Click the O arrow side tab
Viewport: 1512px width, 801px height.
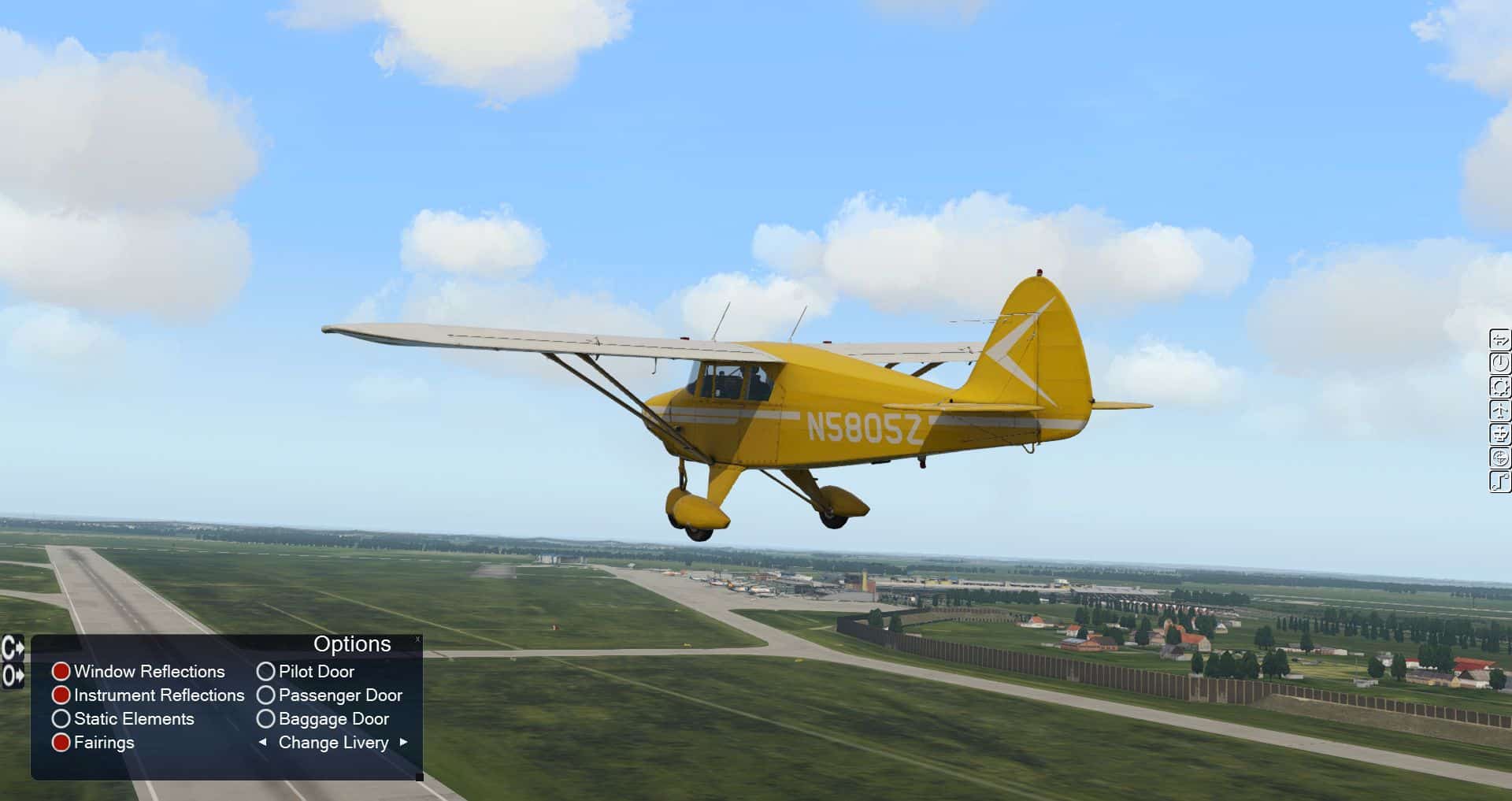(x=13, y=675)
